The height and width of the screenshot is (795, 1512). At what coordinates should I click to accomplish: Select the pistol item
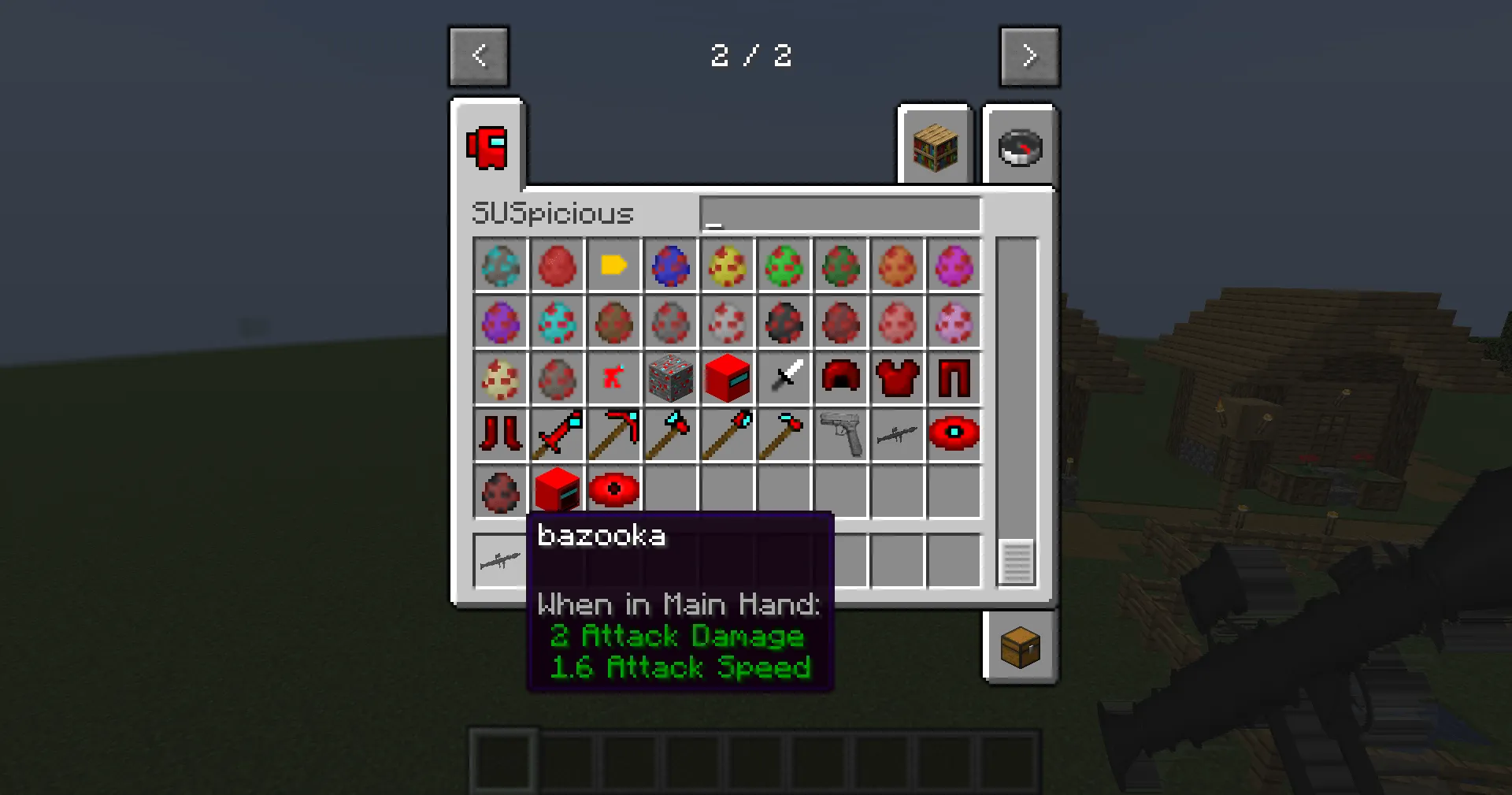tap(840, 434)
